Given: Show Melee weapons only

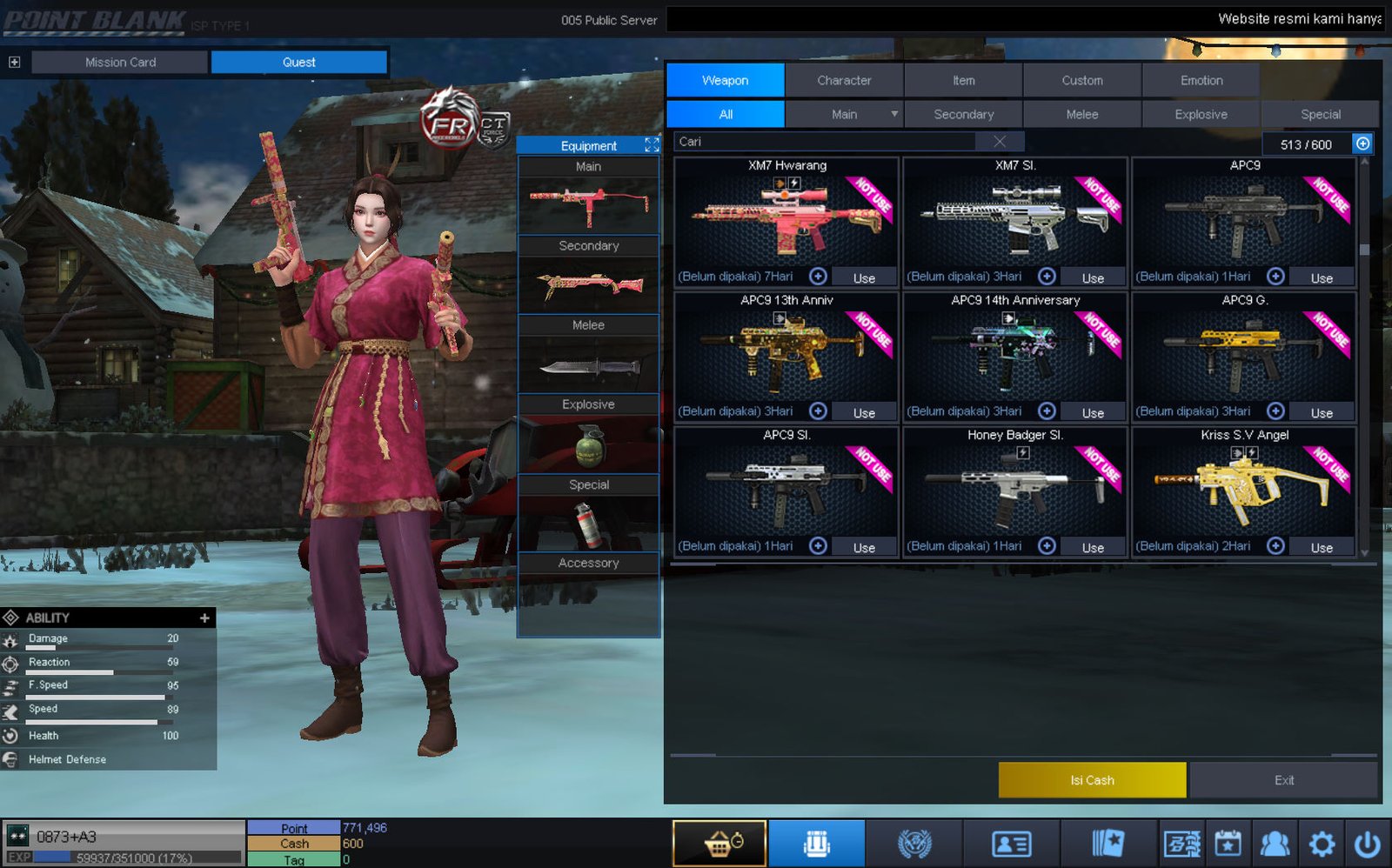Looking at the screenshot, I should [1081, 114].
